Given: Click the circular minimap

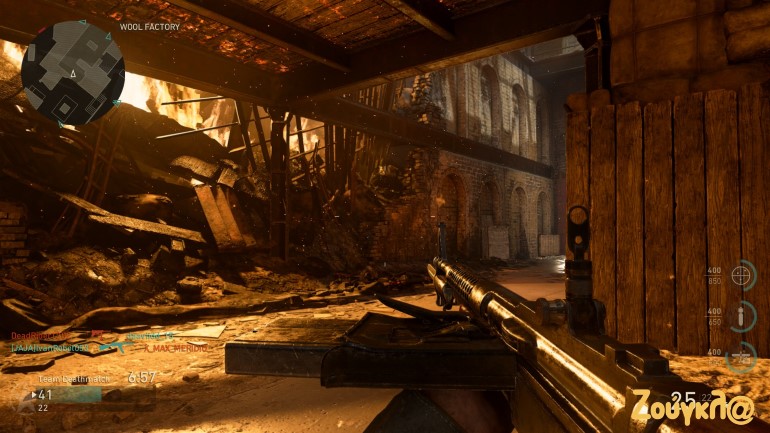Looking at the screenshot, I should [73, 73].
